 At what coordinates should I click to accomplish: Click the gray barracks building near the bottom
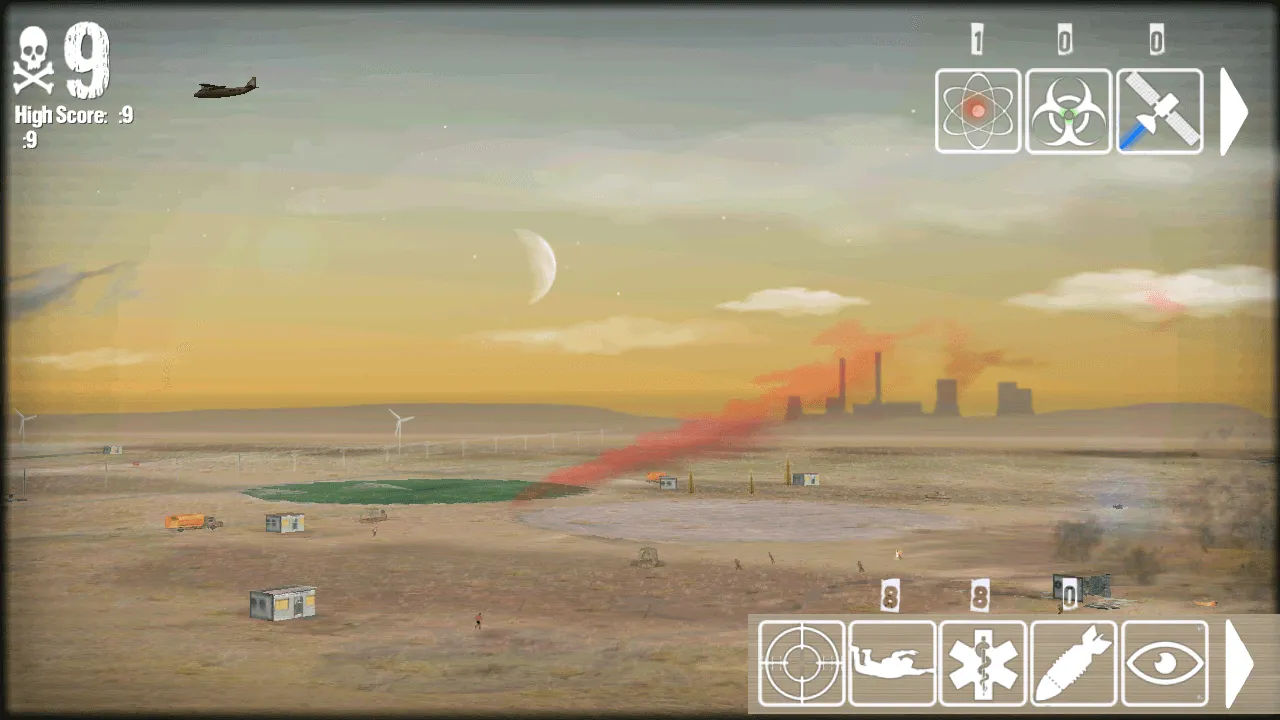coord(281,601)
